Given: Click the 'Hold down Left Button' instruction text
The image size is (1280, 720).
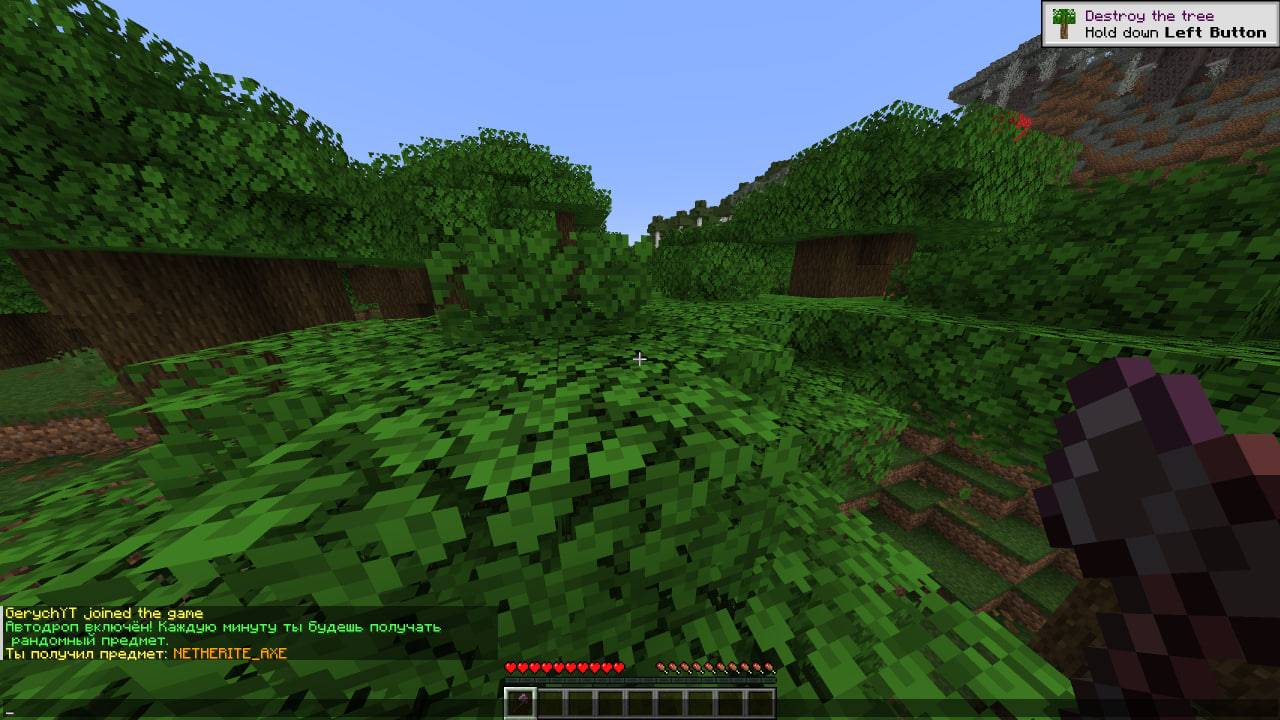Looking at the screenshot, I should click(1175, 31).
